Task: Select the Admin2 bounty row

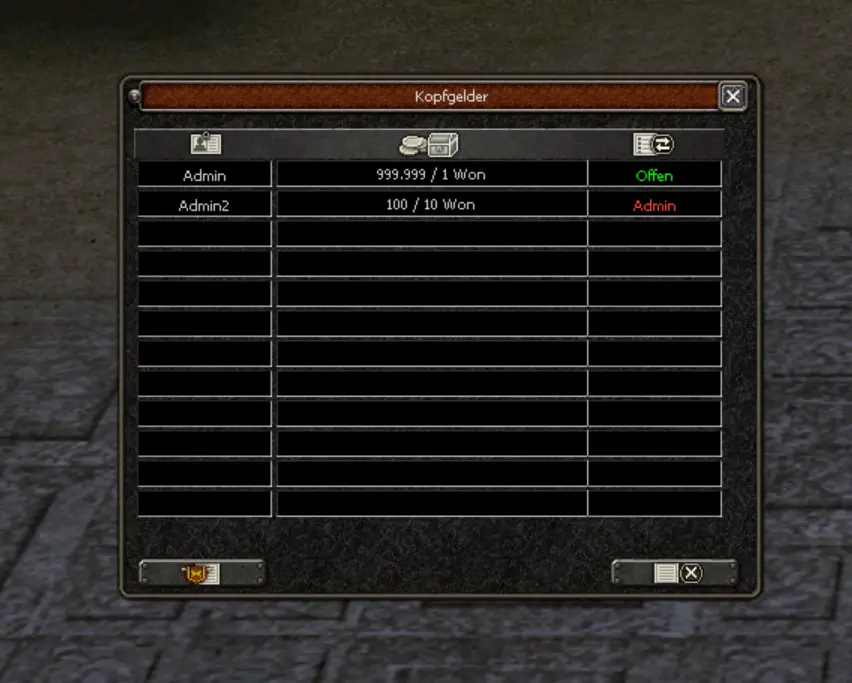Action: 204,205
